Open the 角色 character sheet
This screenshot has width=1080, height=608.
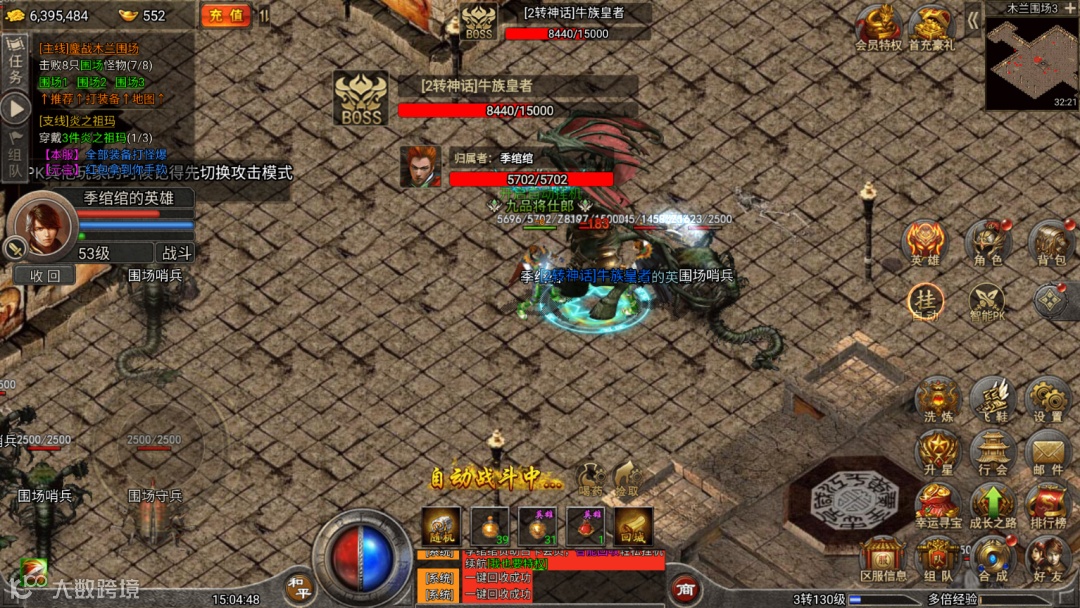click(x=987, y=244)
